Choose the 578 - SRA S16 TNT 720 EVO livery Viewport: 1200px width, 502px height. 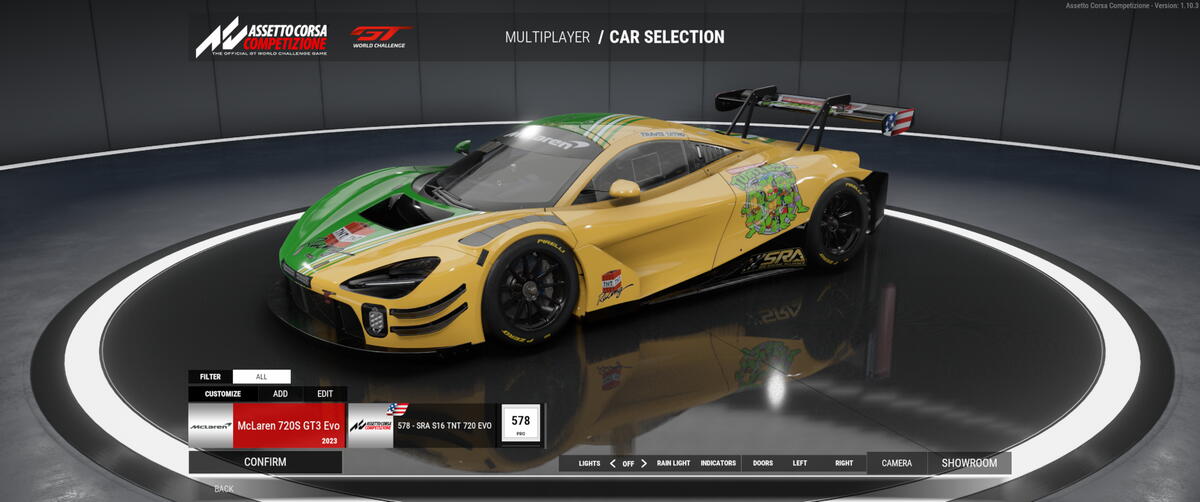tap(422, 426)
